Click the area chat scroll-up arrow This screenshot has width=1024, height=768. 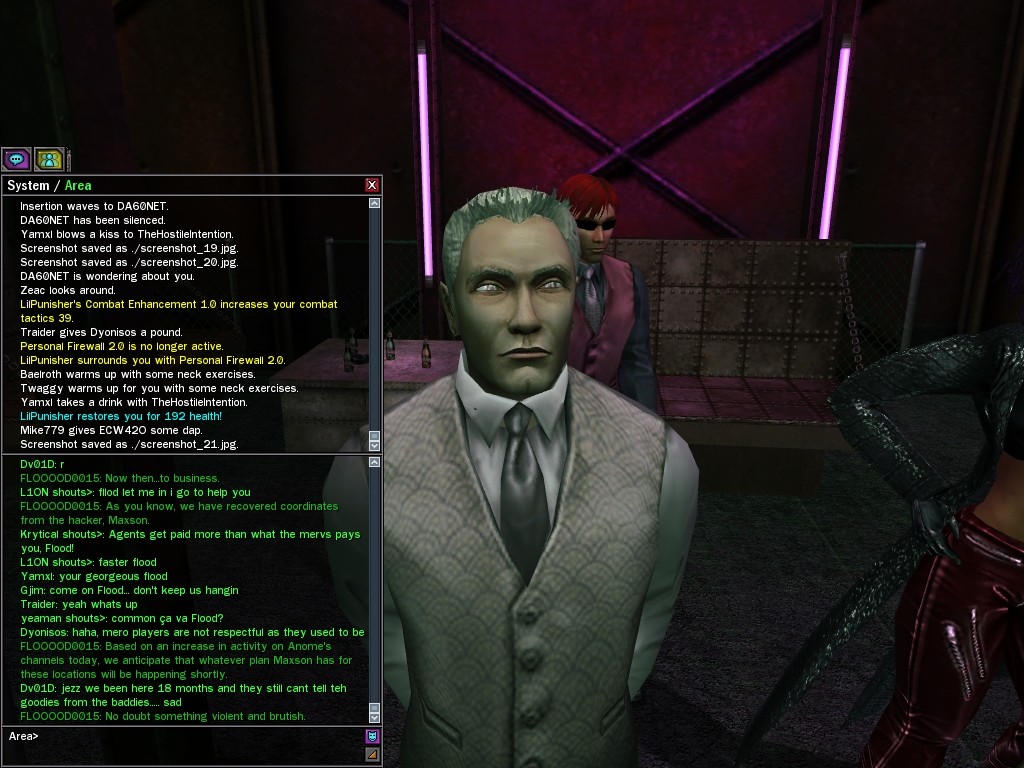(374, 462)
